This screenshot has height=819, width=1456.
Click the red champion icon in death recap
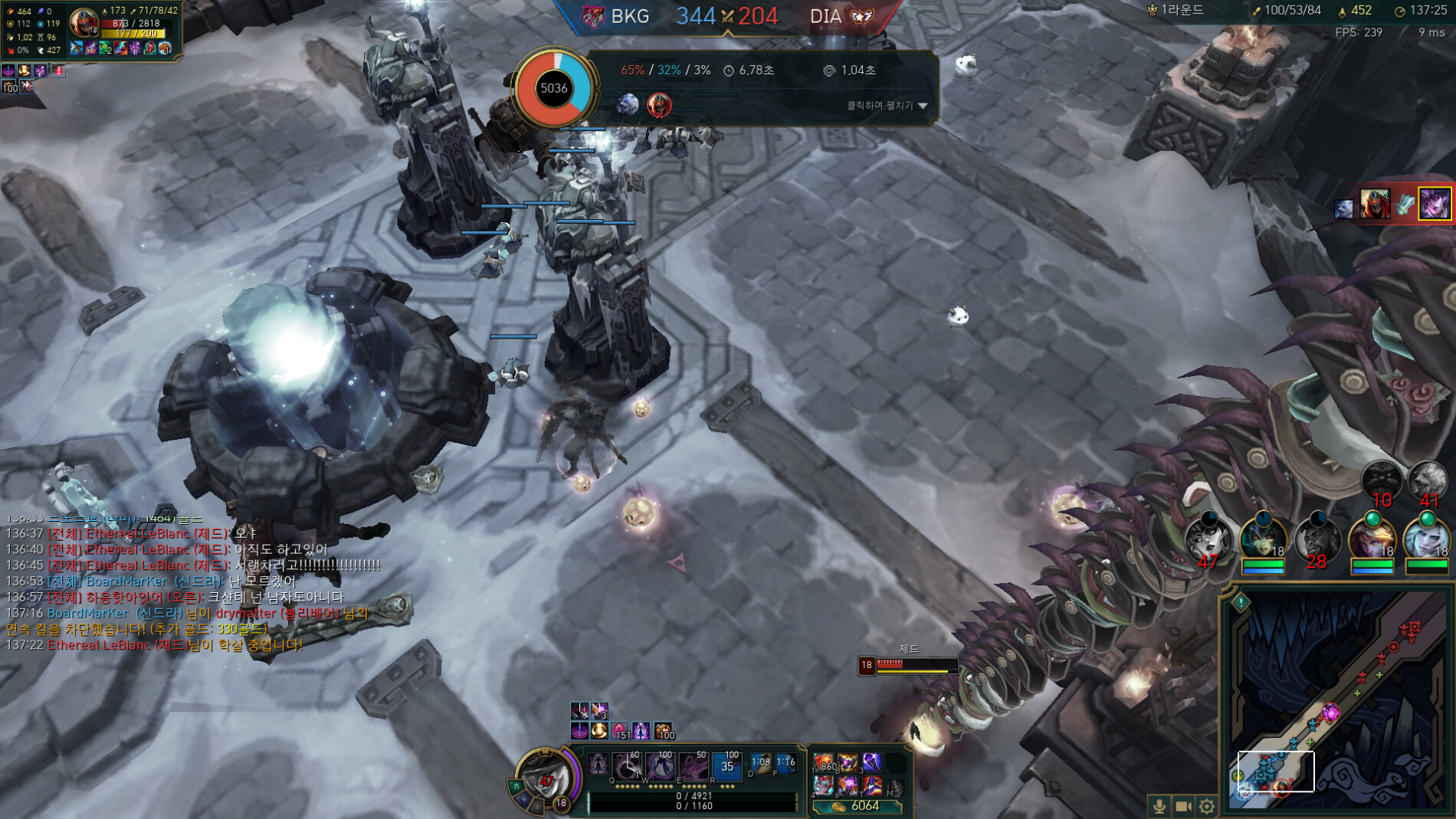pos(659,105)
